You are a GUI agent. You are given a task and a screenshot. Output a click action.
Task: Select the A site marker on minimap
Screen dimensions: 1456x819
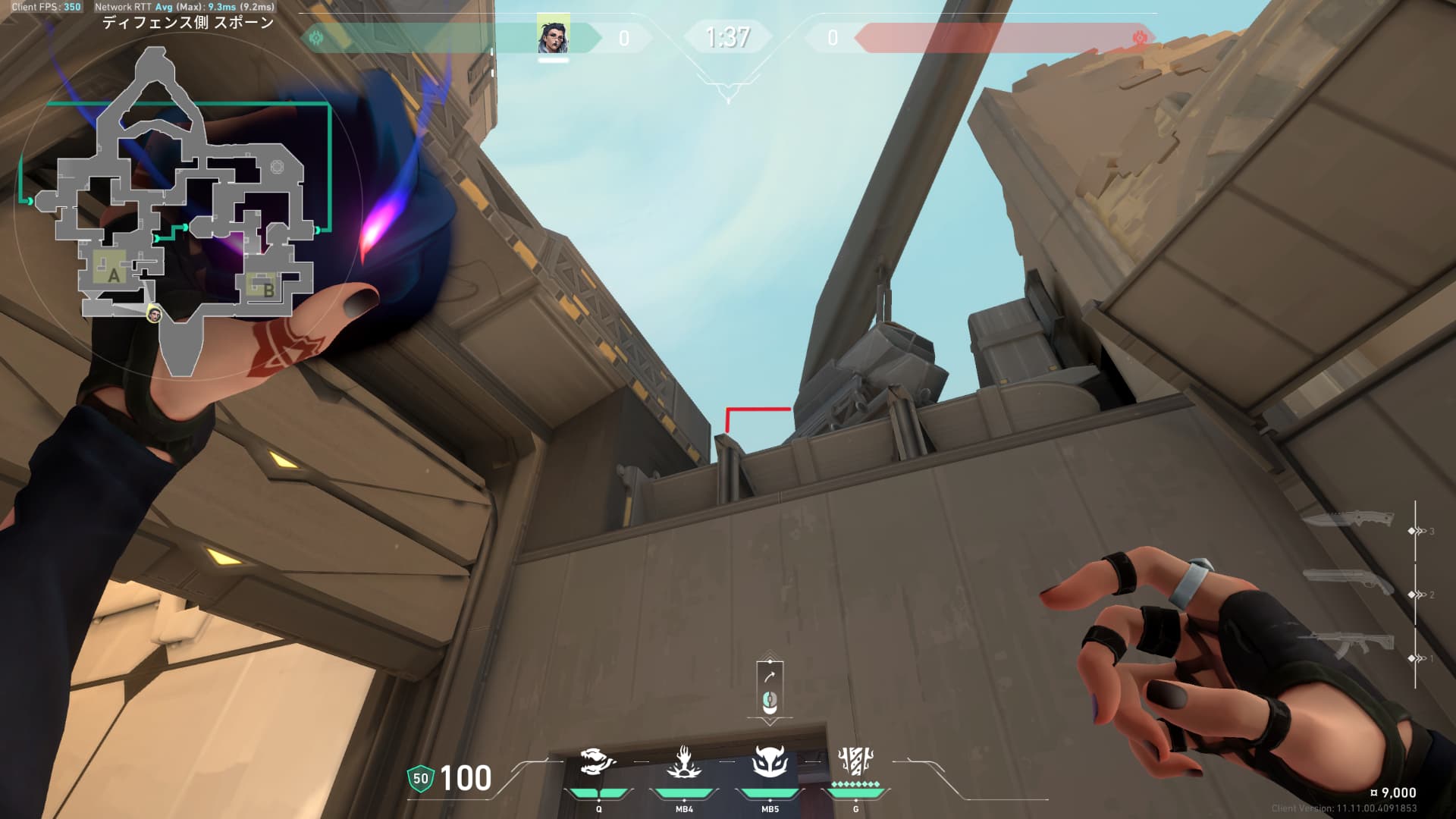[x=113, y=274]
